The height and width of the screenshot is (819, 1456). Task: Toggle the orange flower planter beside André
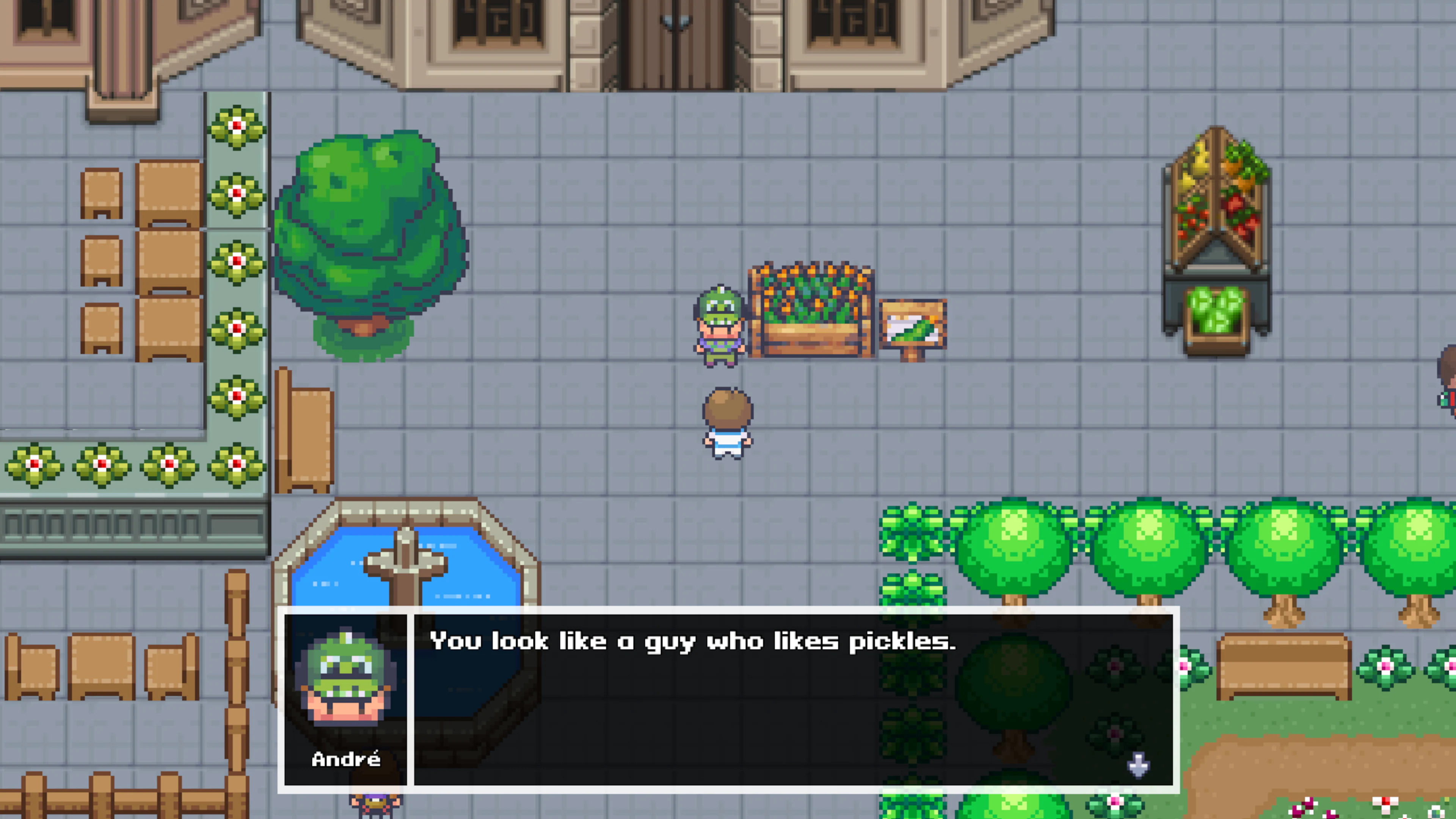811,311
